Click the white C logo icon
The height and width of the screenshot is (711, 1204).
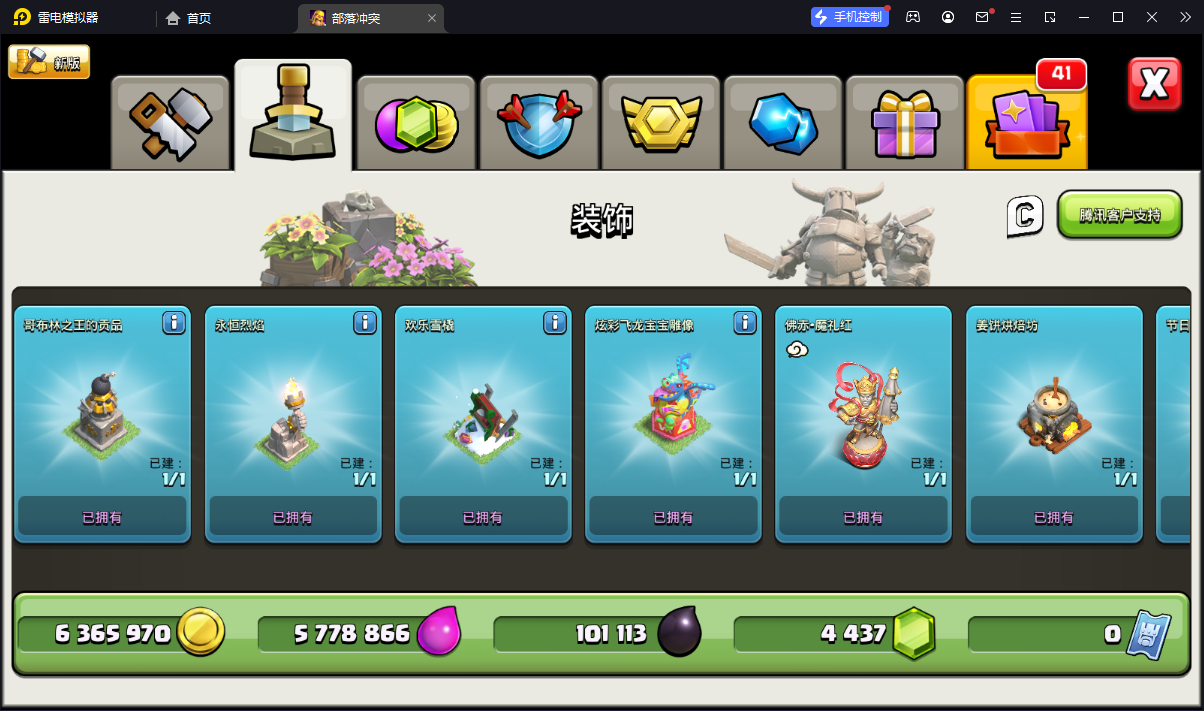point(1025,216)
